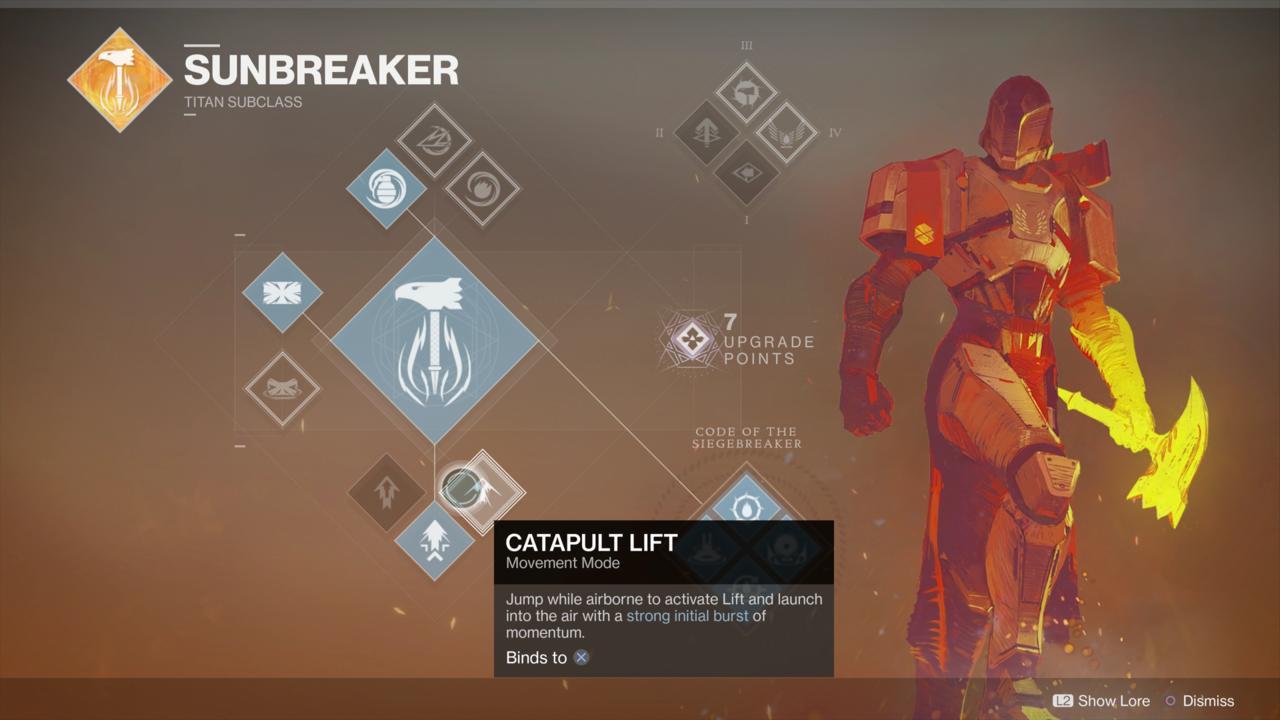Choose the selected blue grenade node
Viewport: 1280px width, 720px height.
(x=386, y=188)
